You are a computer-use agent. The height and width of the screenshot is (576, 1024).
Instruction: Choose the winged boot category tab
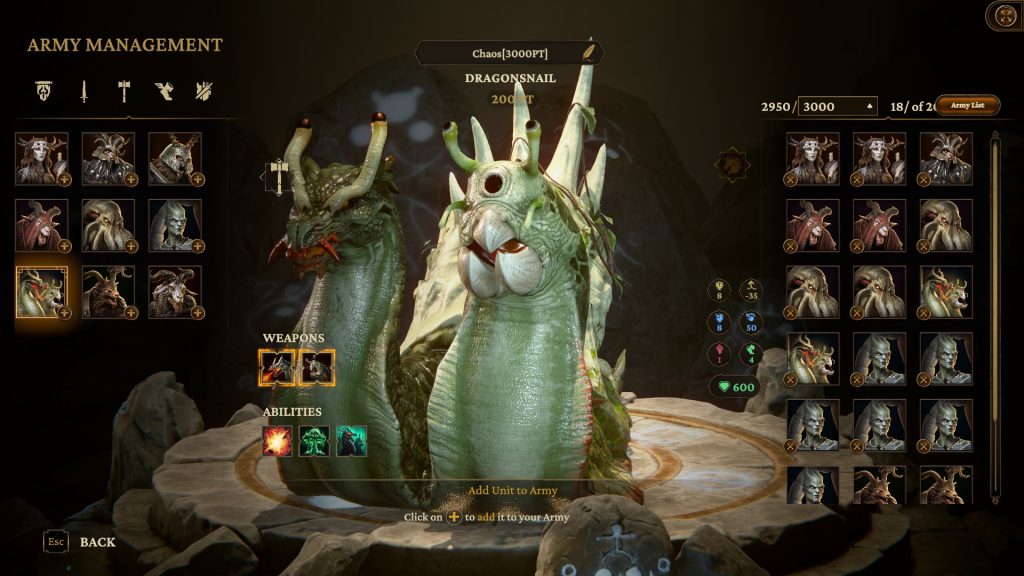(163, 92)
